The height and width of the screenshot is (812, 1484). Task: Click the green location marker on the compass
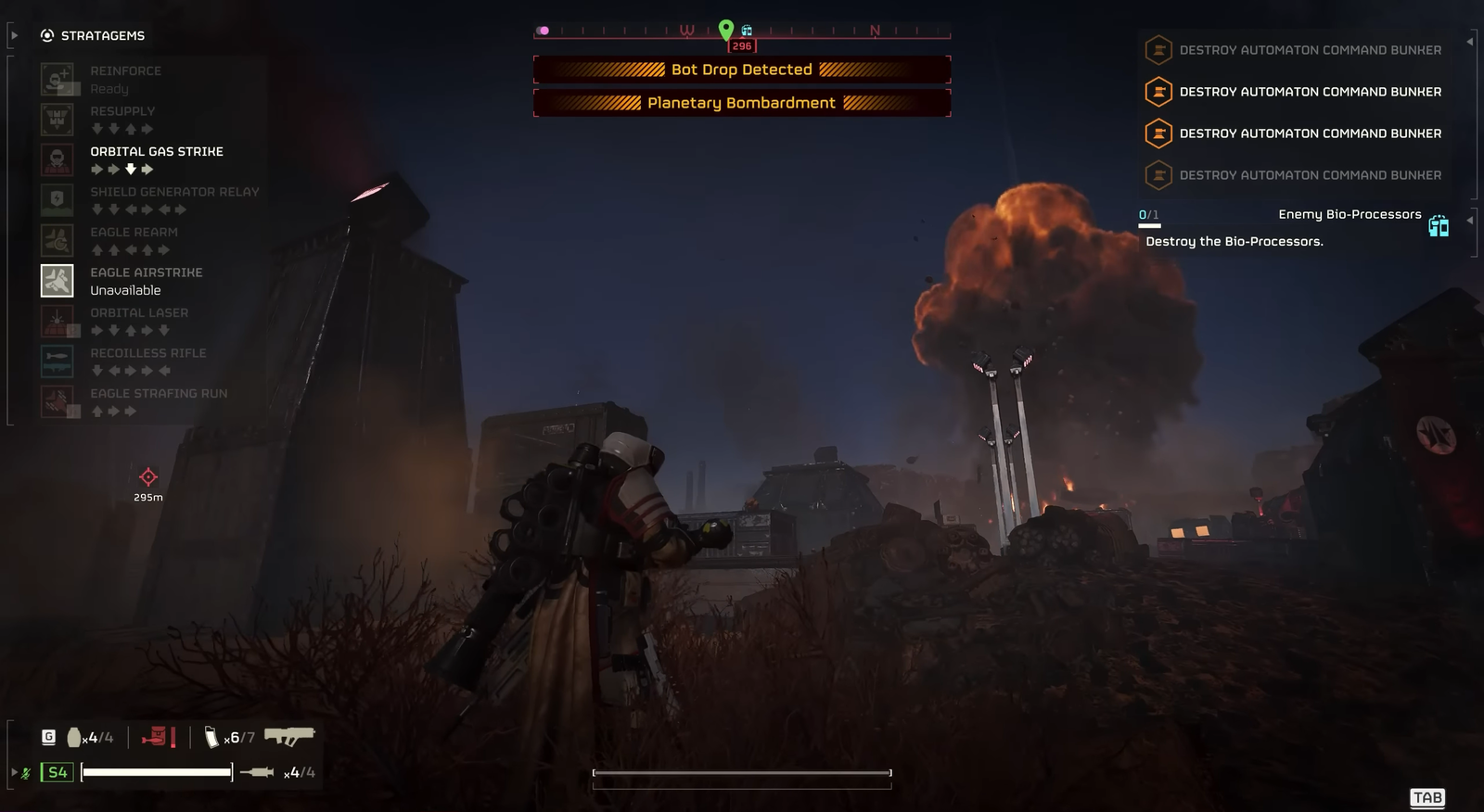click(726, 30)
